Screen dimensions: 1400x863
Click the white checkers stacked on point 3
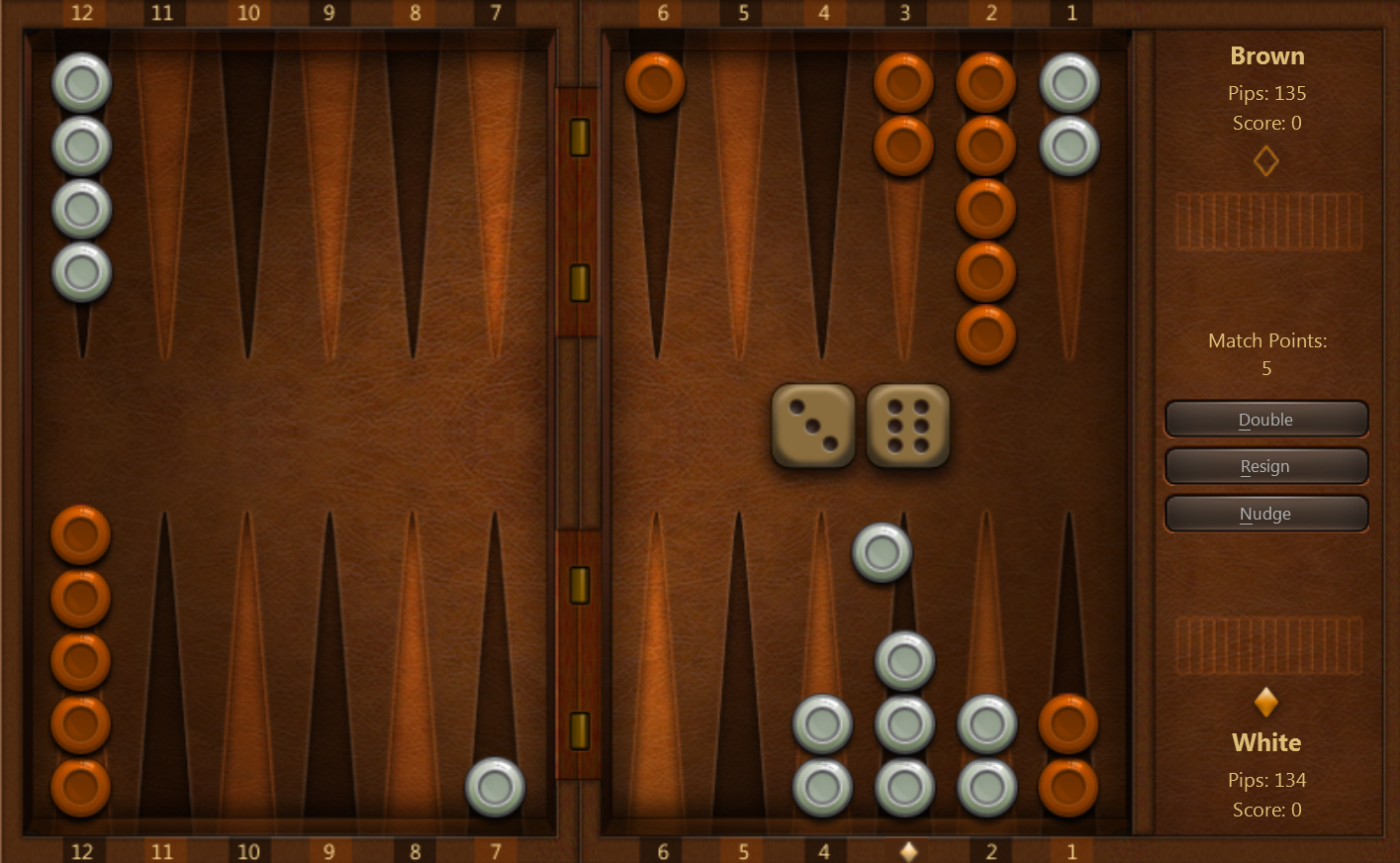click(905, 724)
